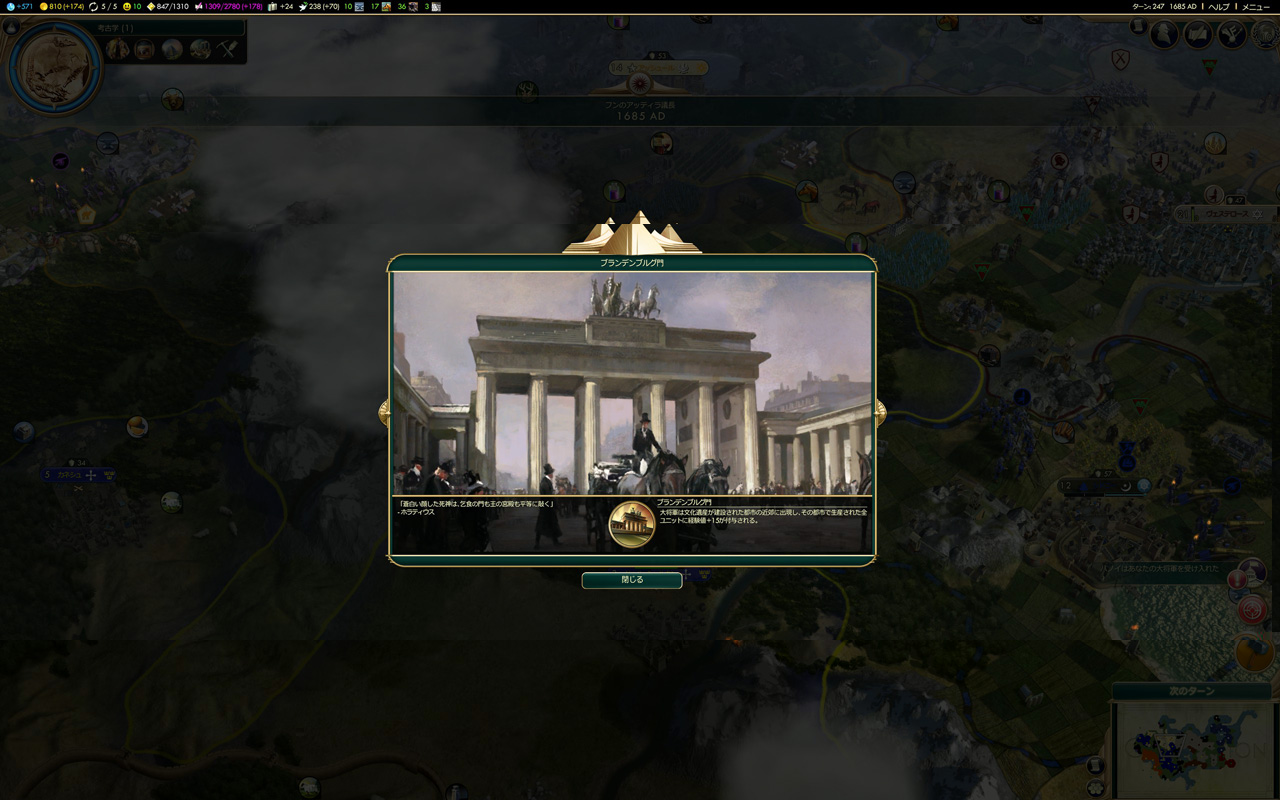This screenshot has height=800, width=1280.
Task: Order an archaeological dig with pickaxe icon
Action: pyautogui.click(x=226, y=48)
